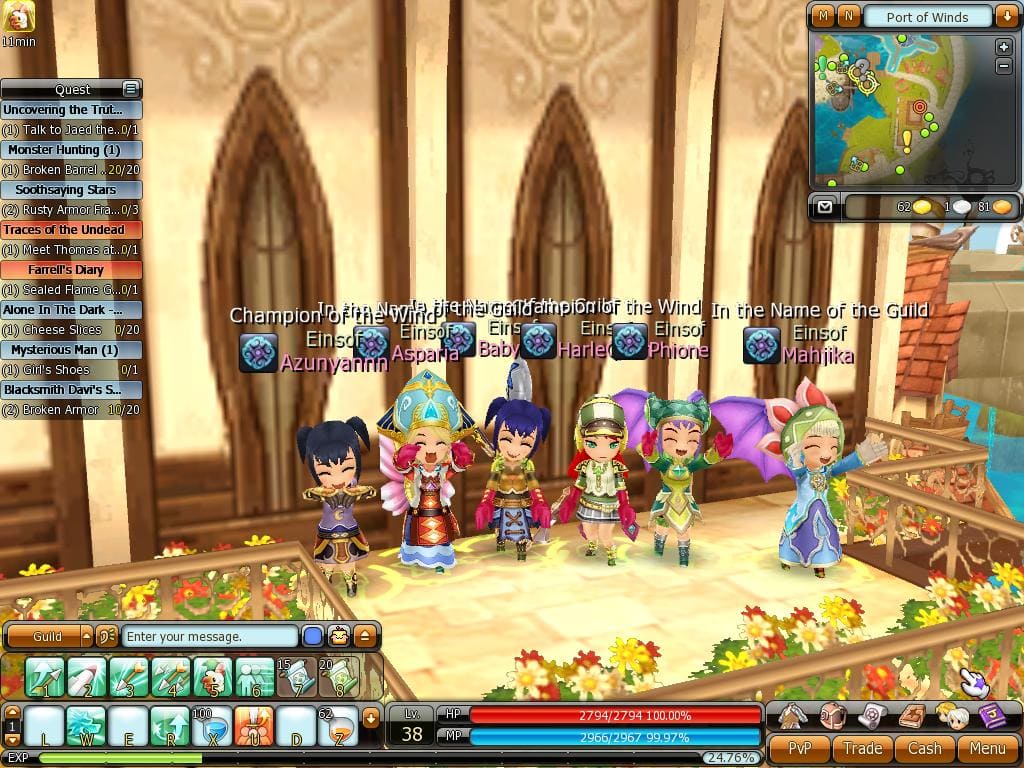Click the Trade button
1024x768 pixels.
click(x=862, y=748)
